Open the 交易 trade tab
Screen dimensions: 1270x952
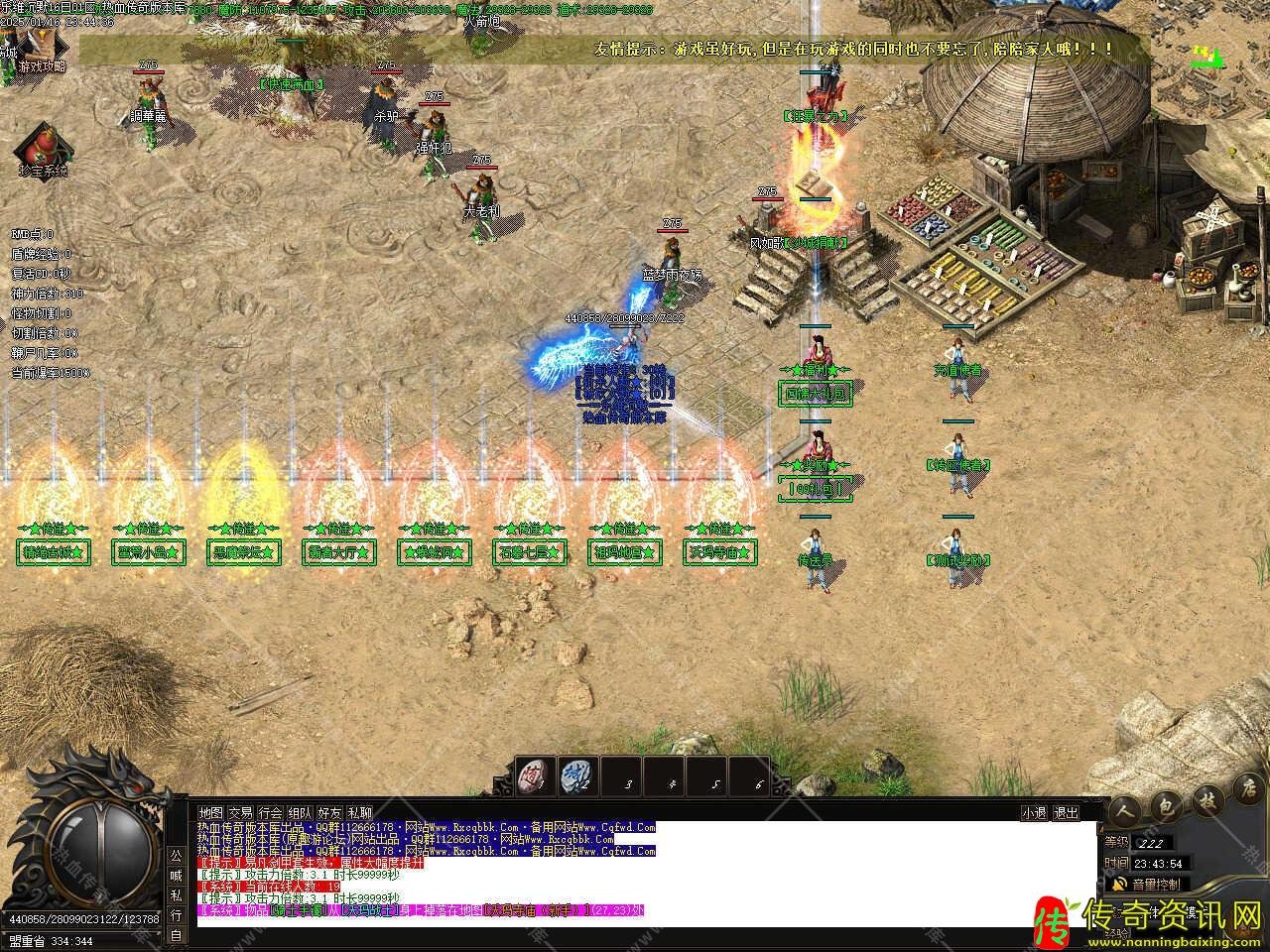pos(240,812)
